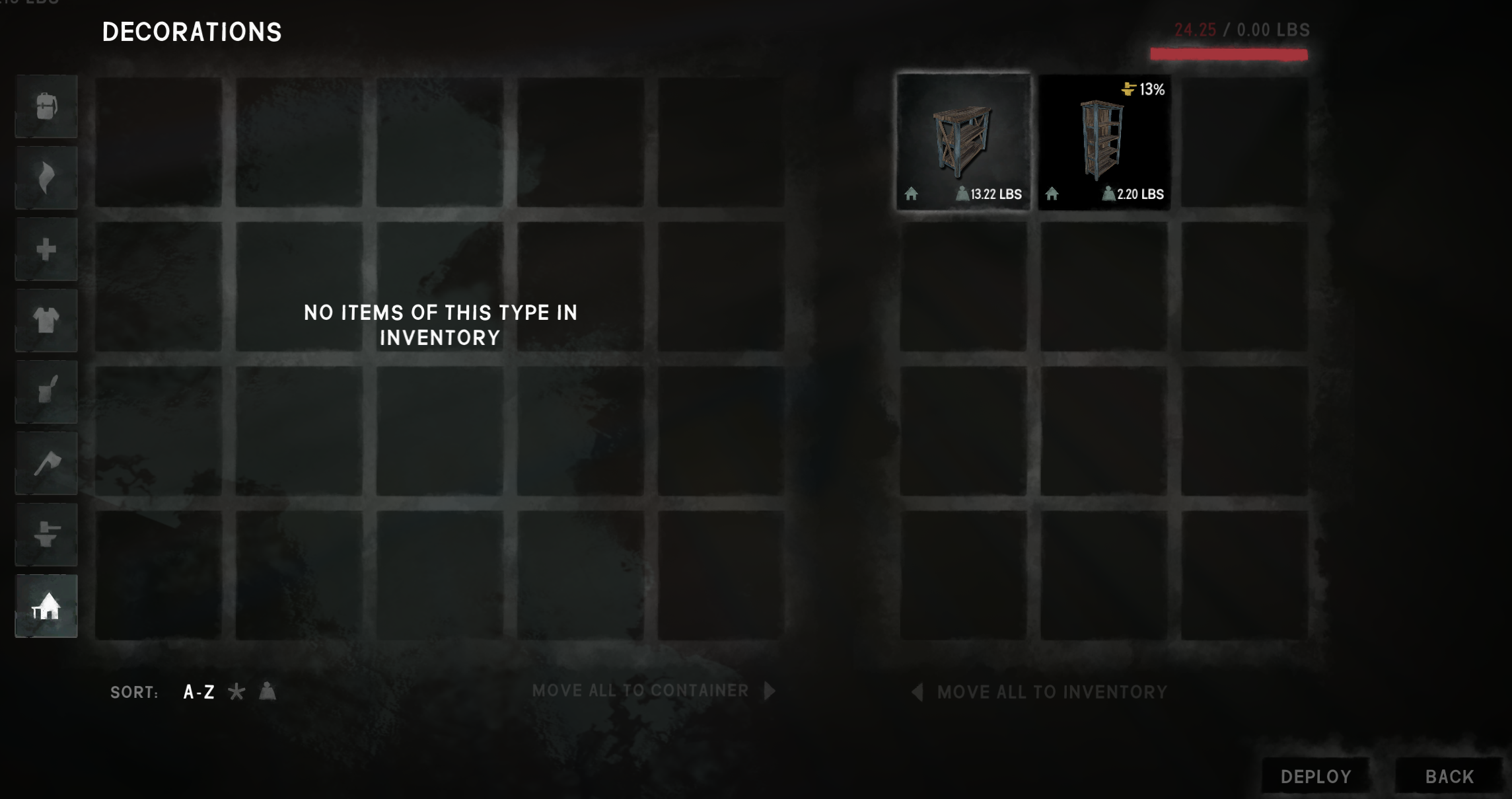Switch to the fire starting flame category
This screenshot has height=799, width=1512.
tap(46, 178)
